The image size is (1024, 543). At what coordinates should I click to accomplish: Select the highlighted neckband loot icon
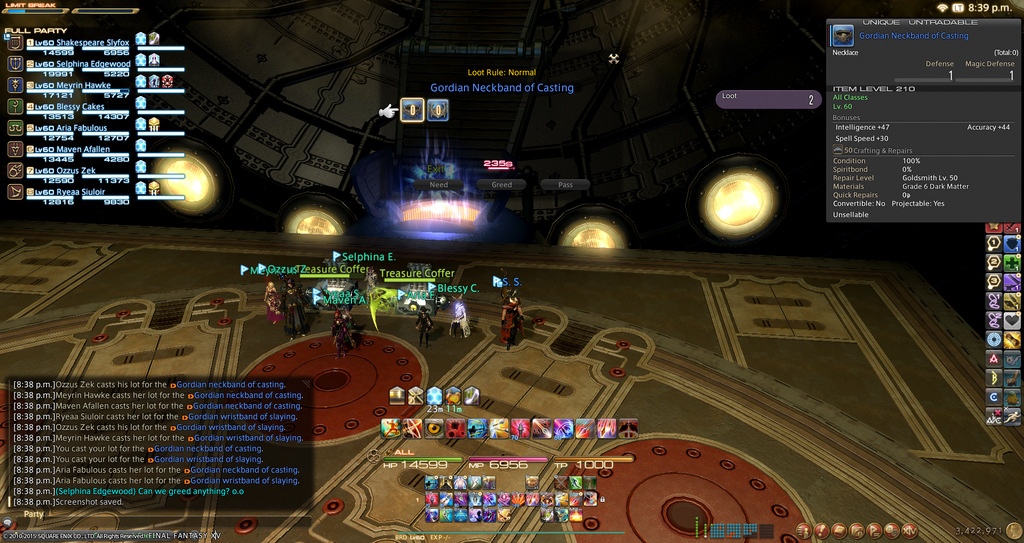pos(411,111)
